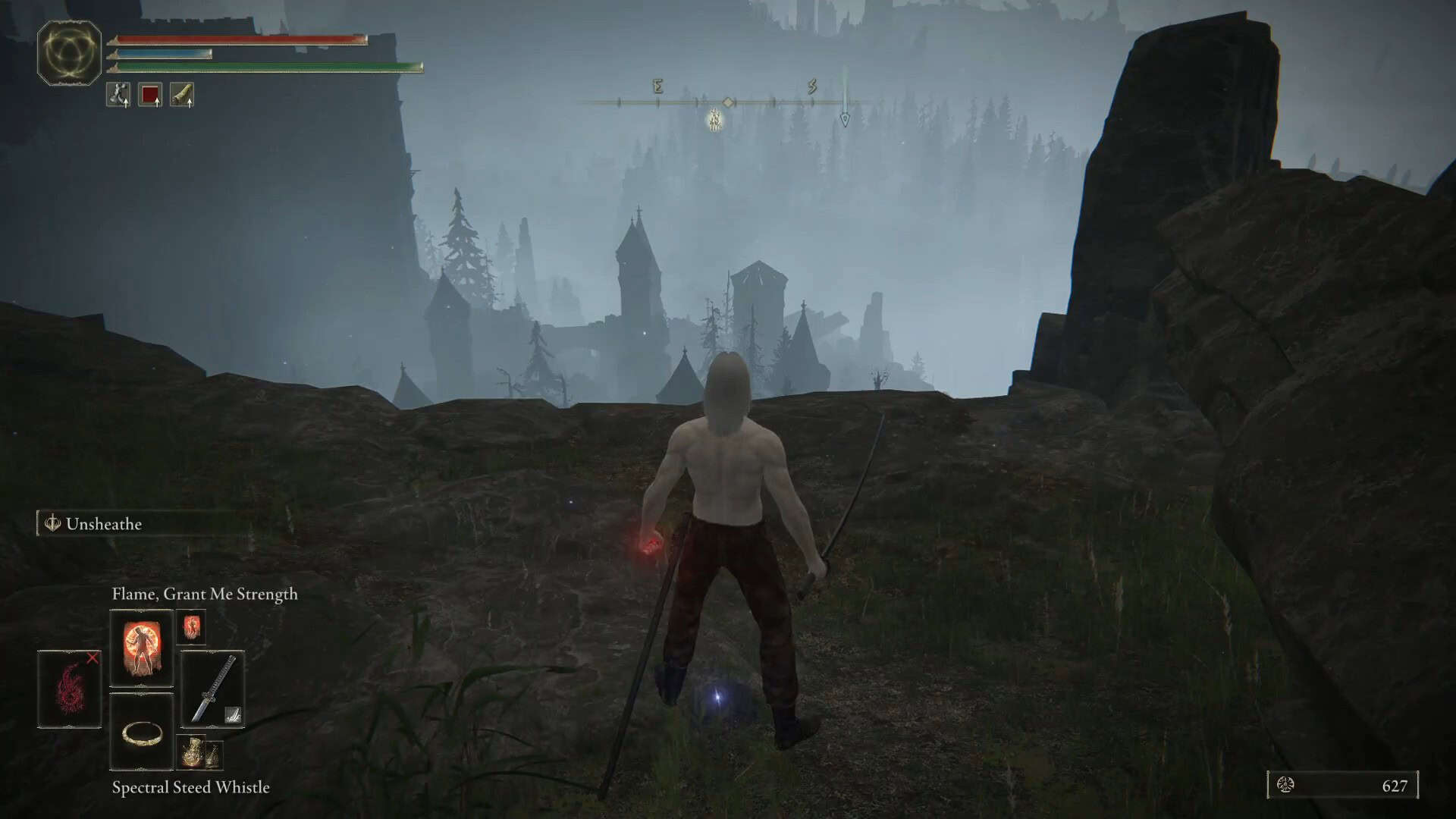Image resolution: width=1456 pixels, height=819 pixels.
Task: Open the Flask of Crimson Tears pouch slot
Action: tap(149, 95)
